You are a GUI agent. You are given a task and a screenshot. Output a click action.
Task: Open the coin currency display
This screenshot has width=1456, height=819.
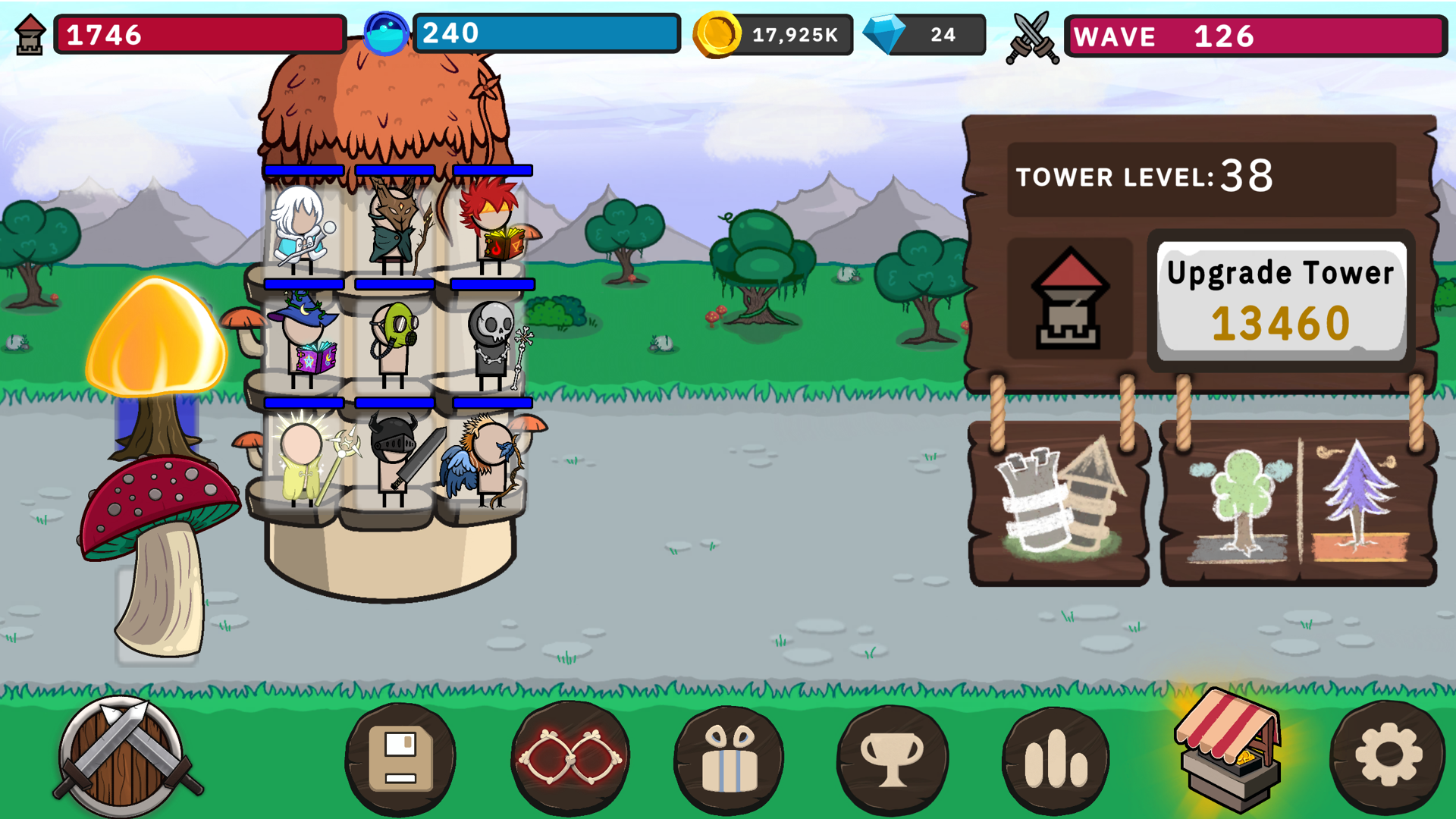click(x=766, y=34)
